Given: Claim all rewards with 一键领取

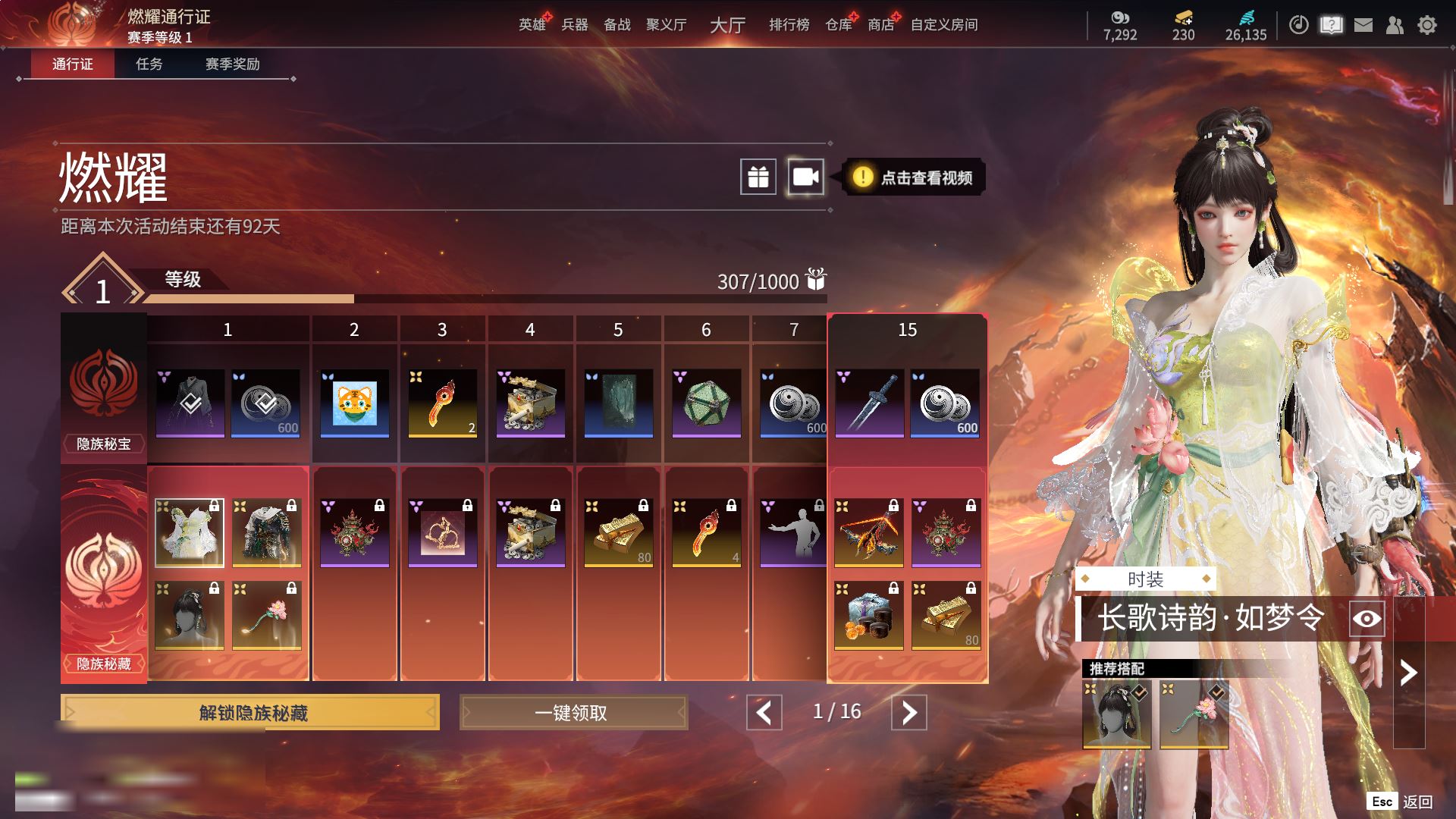Looking at the screenshot, I should point(573,713).
